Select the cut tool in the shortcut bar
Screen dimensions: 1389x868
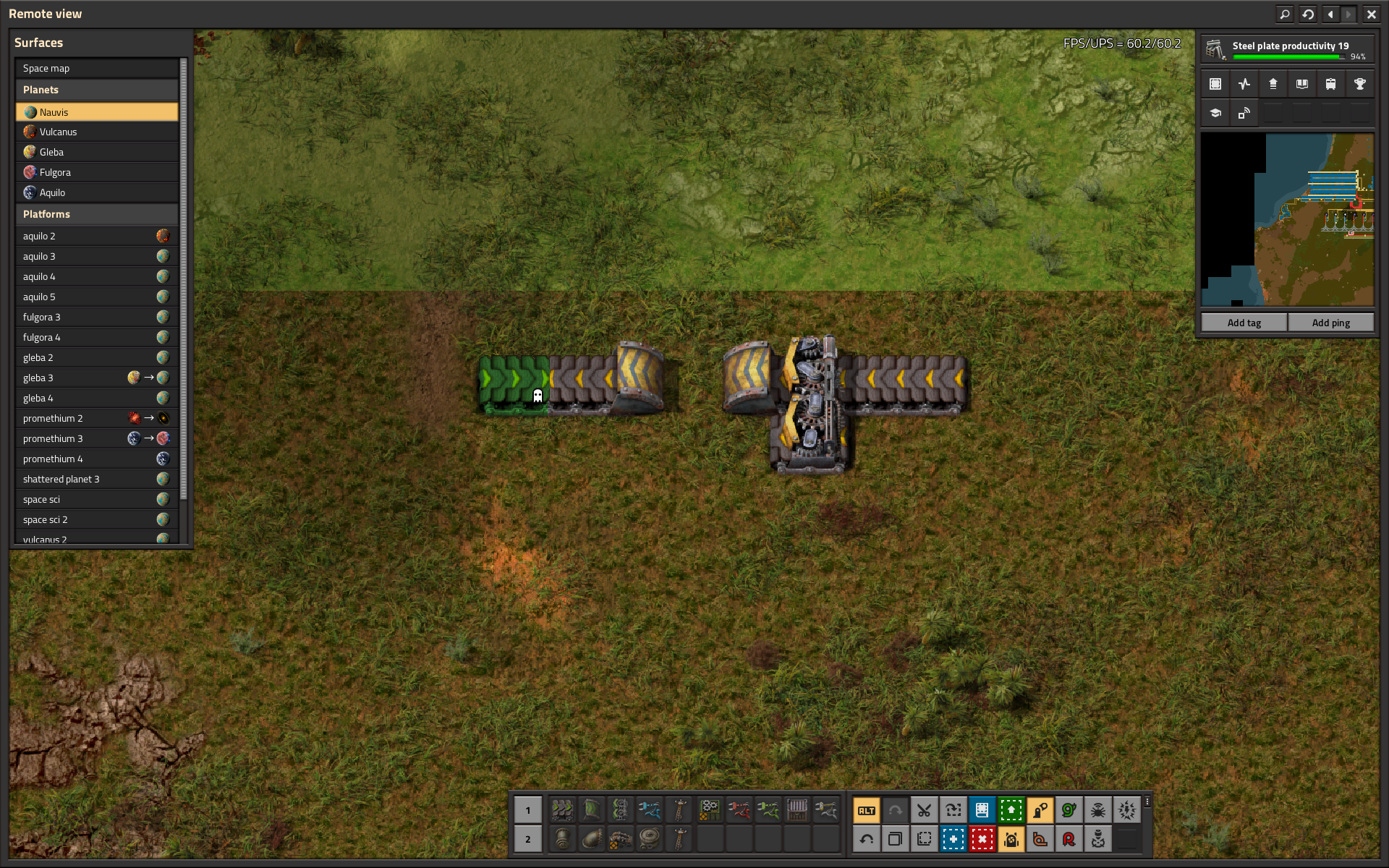[x=924, y=810]
